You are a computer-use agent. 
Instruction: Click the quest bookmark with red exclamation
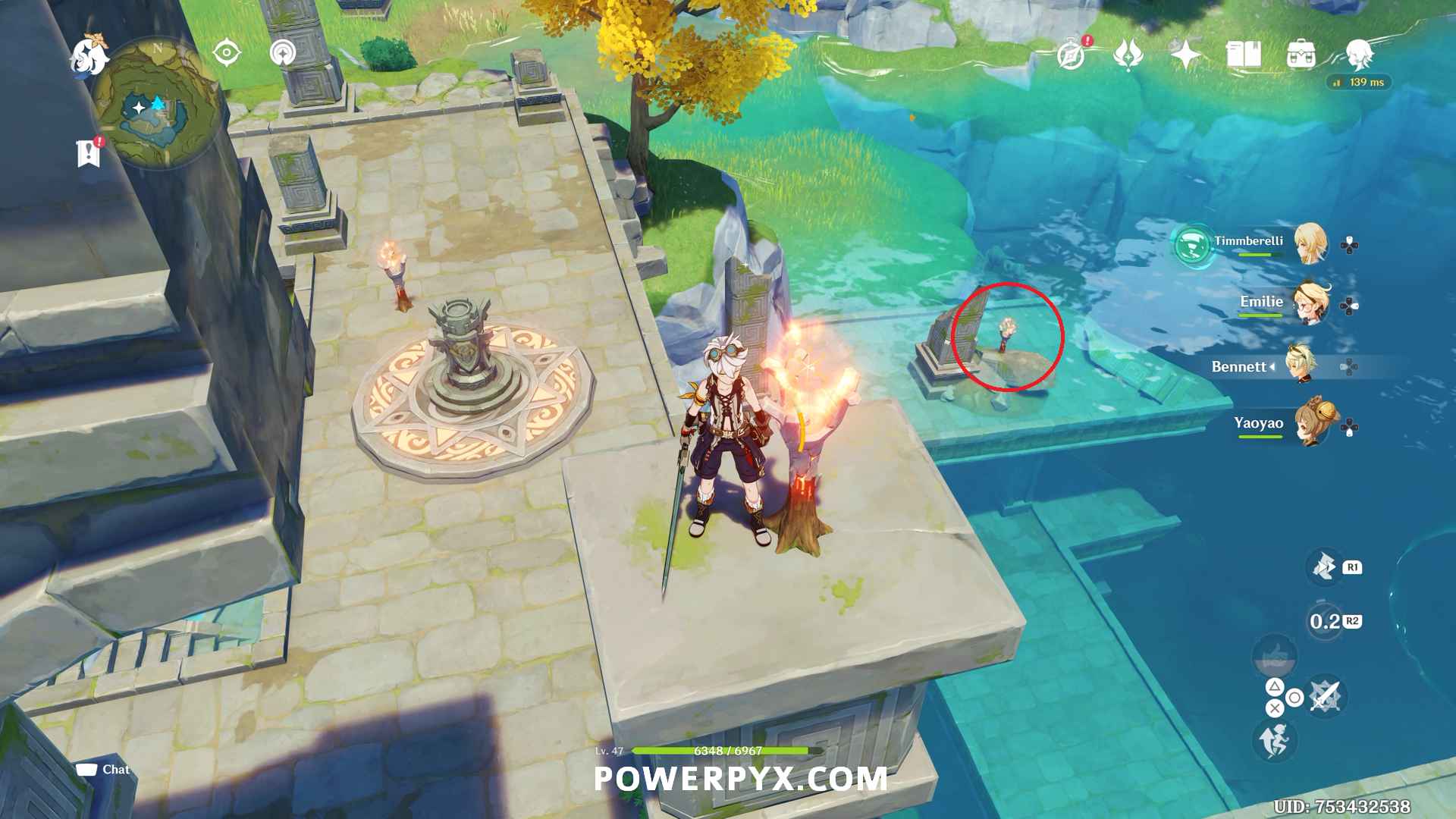pos(89,150)
